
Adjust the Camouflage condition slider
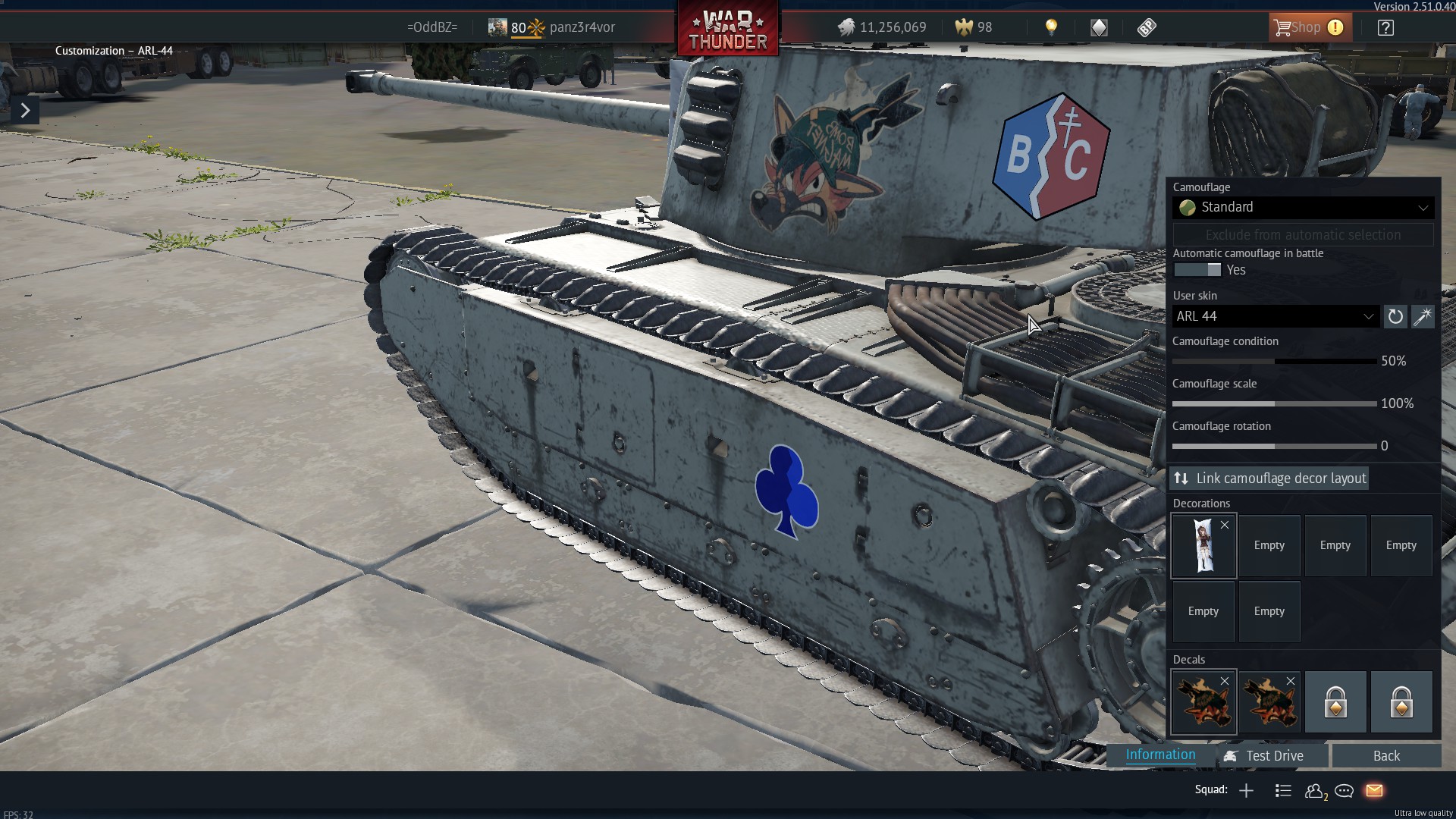(x=1274, y=362)
